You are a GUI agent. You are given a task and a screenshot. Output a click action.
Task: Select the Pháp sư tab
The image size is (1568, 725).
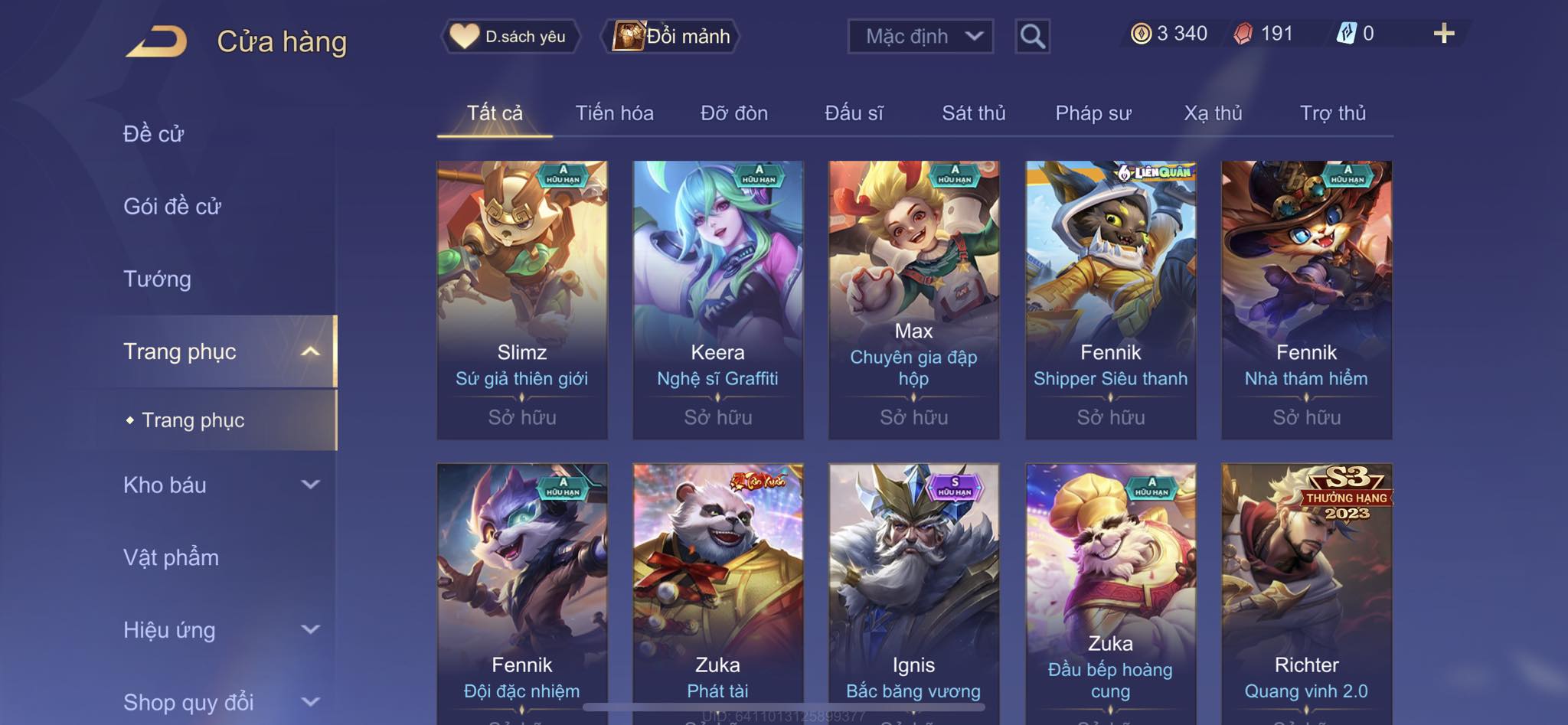point(1093,113)
